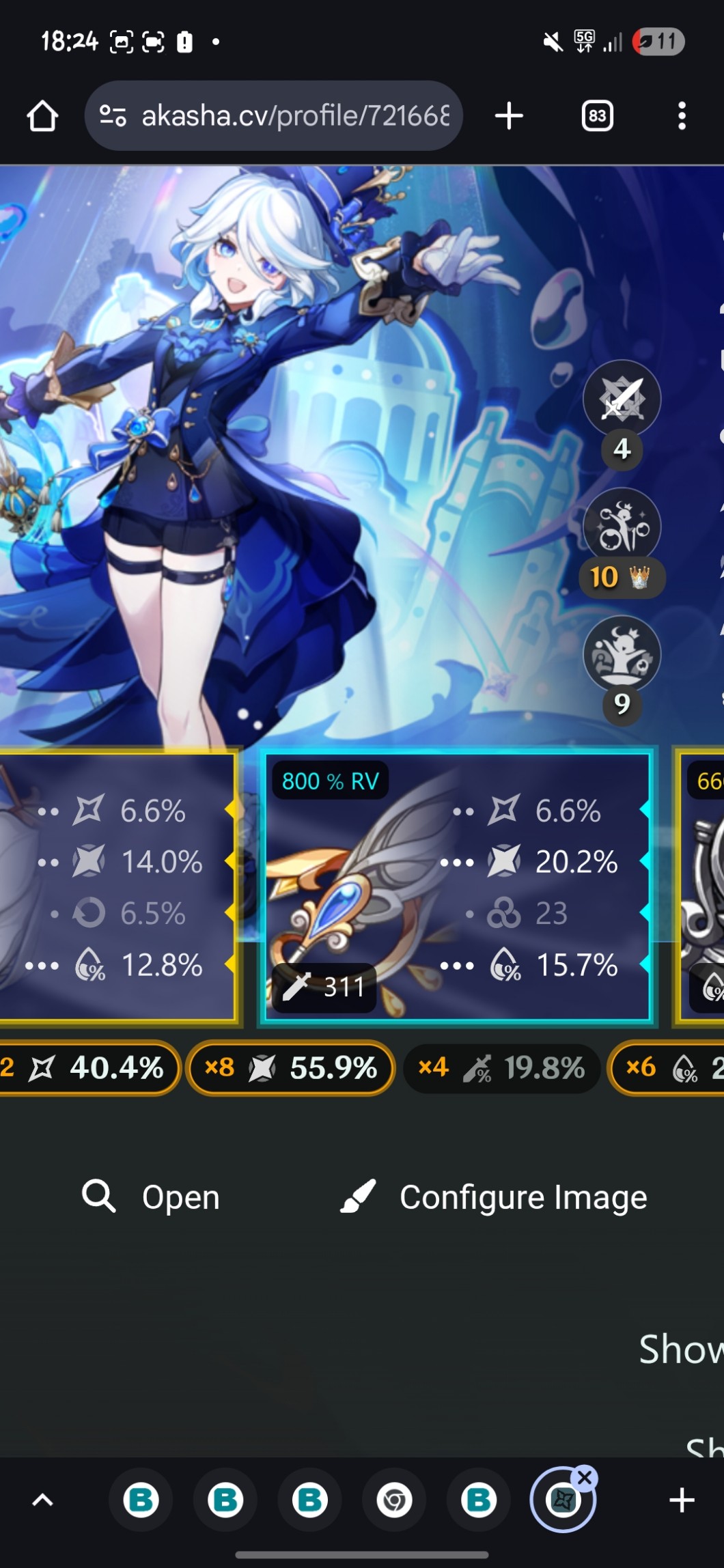Select the level 9 burst talent icon
Image resolution: width=724 pixels, height=1568 pixels.
click(x=621, y=655)
